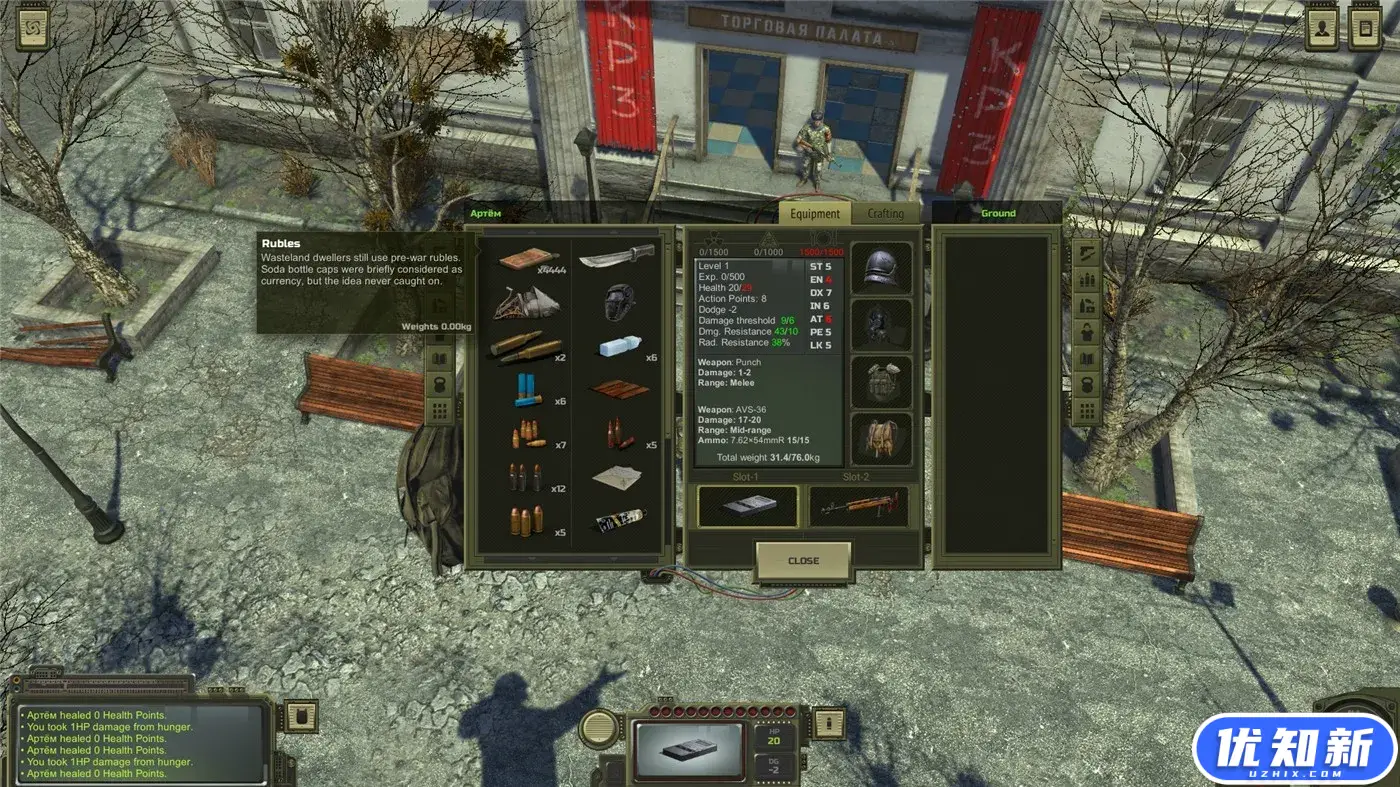1400x787 pixels.
Task: Open the character portrait button
Action: tap(1322, 29)
